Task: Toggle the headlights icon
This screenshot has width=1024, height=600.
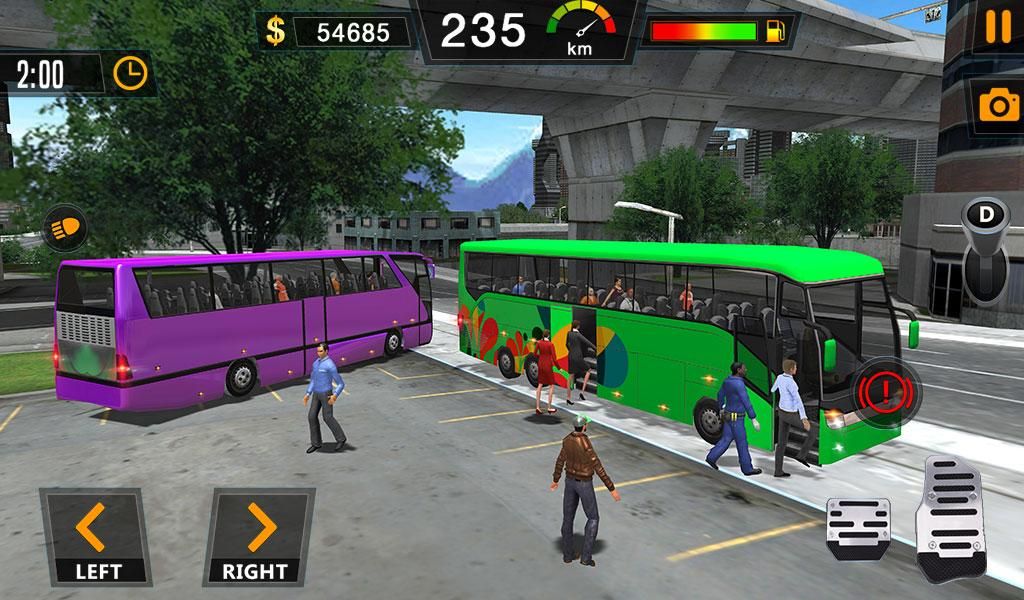Action: [62, 229]
